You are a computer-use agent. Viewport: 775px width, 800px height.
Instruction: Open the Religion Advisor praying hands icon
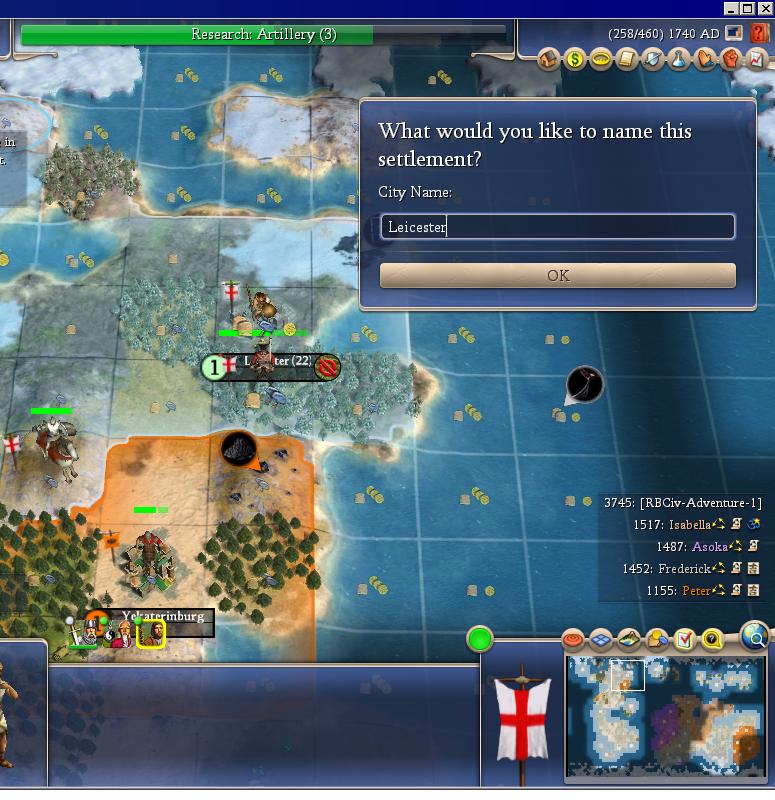click(x=705, y=60)
